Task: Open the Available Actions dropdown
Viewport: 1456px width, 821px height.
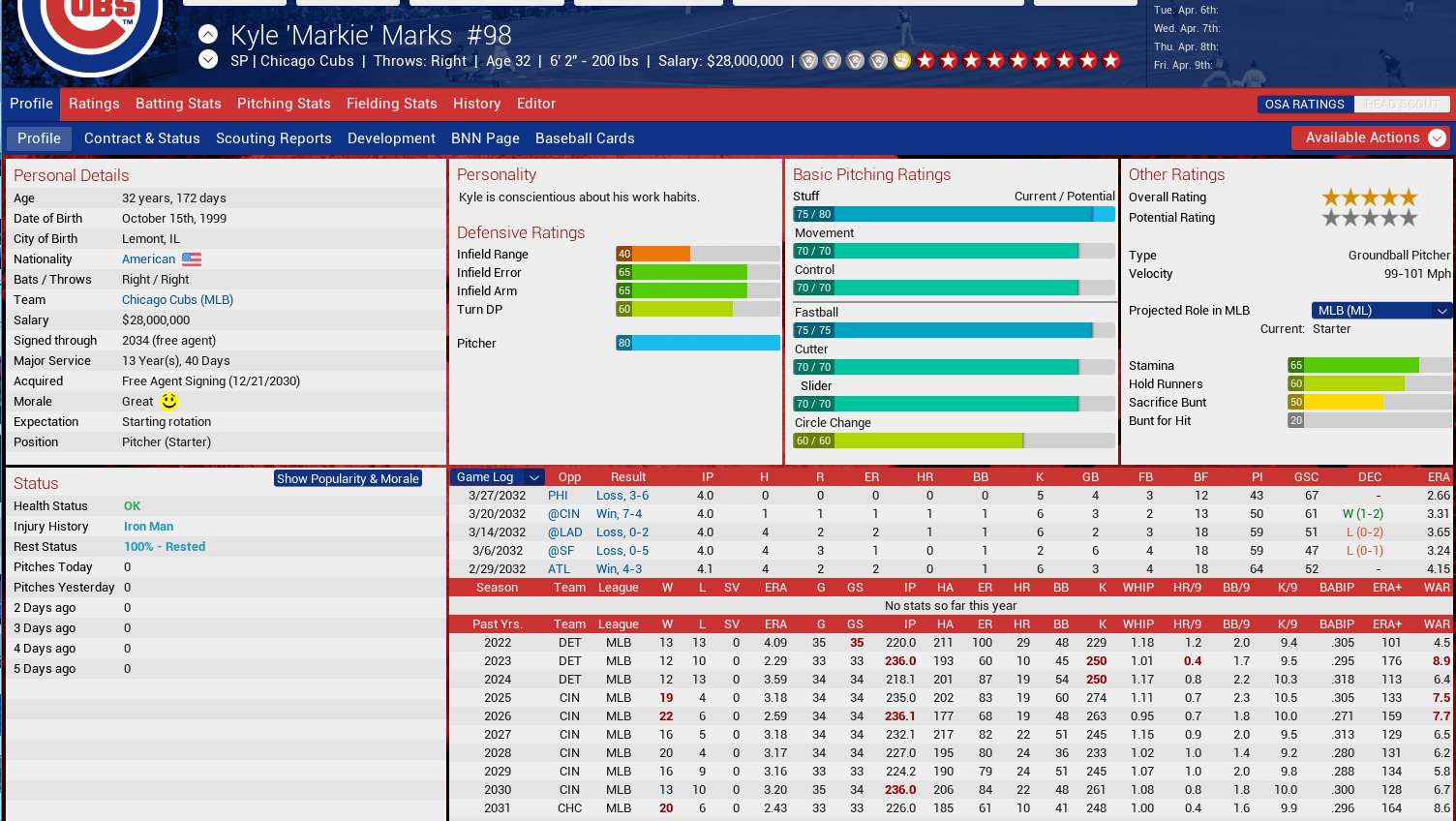Action: coord(1371,137)
